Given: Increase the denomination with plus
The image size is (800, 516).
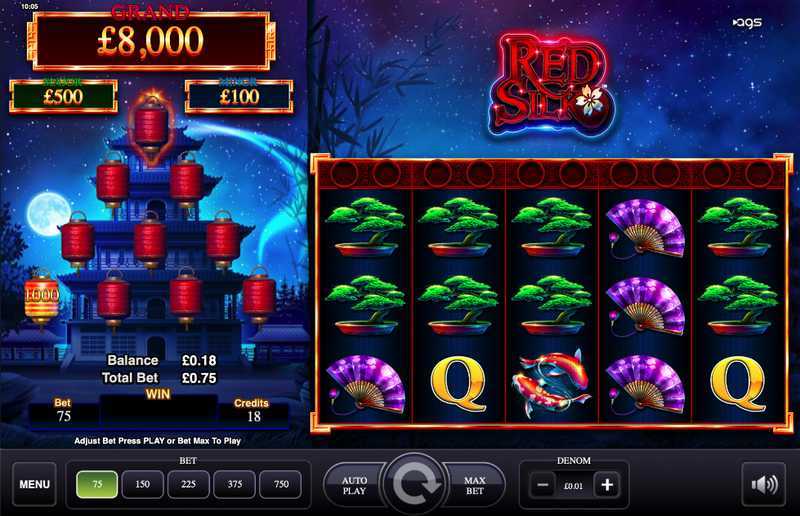Looking at the screenshot, I should (606, 485).
